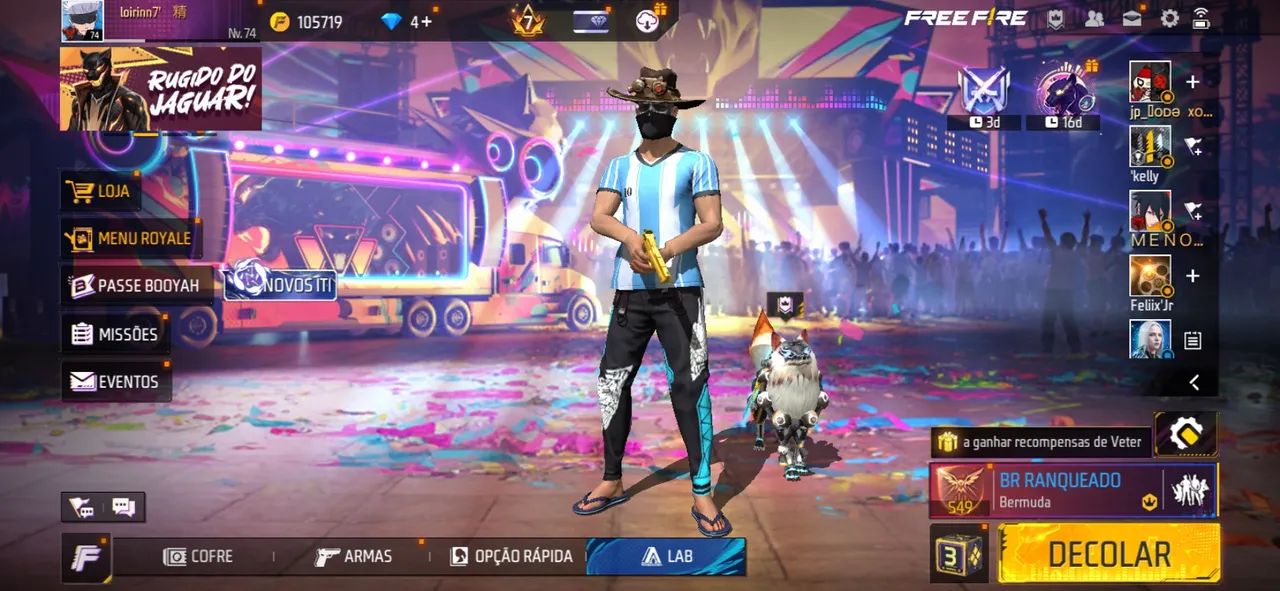
Task: Open the ARMAS weapons tab
Action: pos(353,556)
